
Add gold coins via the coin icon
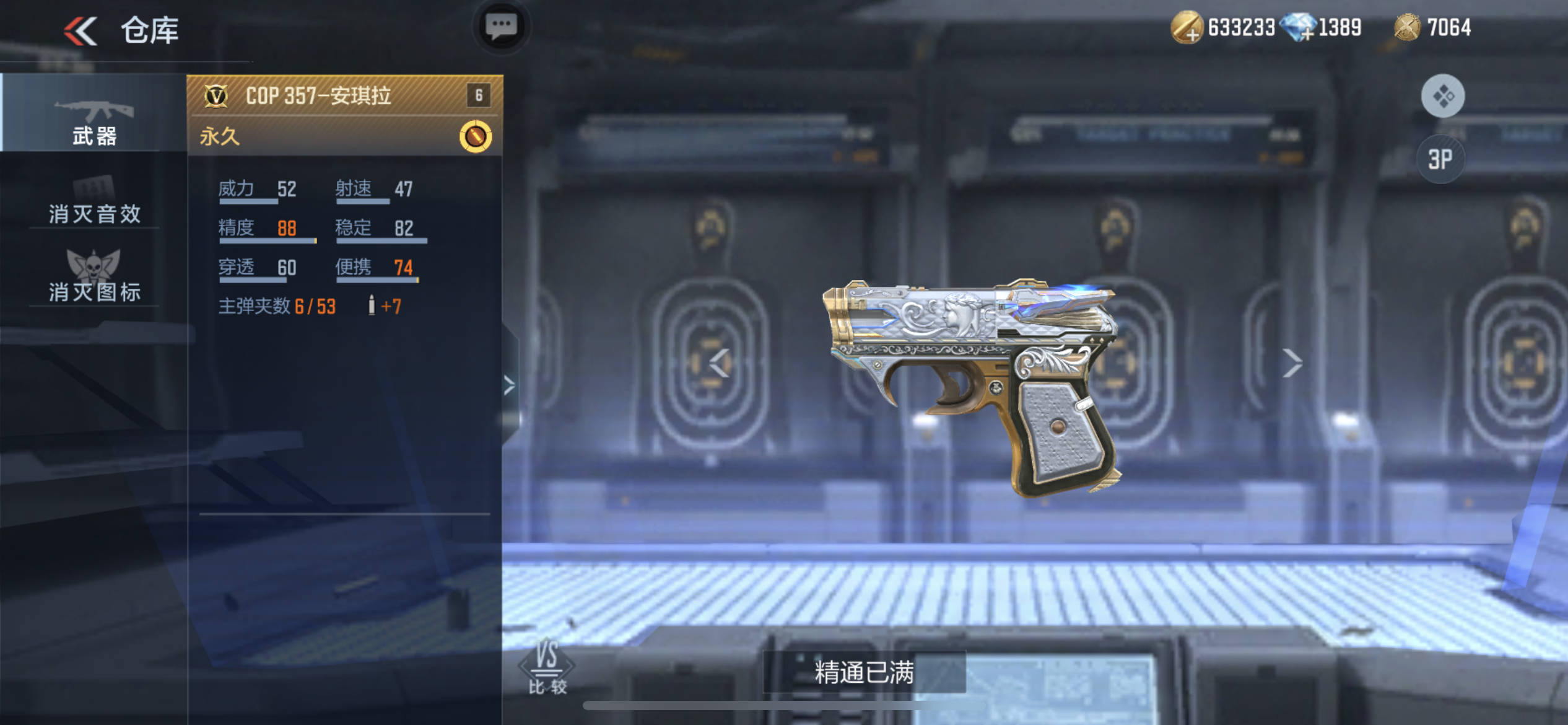(x=1186, y=29)
